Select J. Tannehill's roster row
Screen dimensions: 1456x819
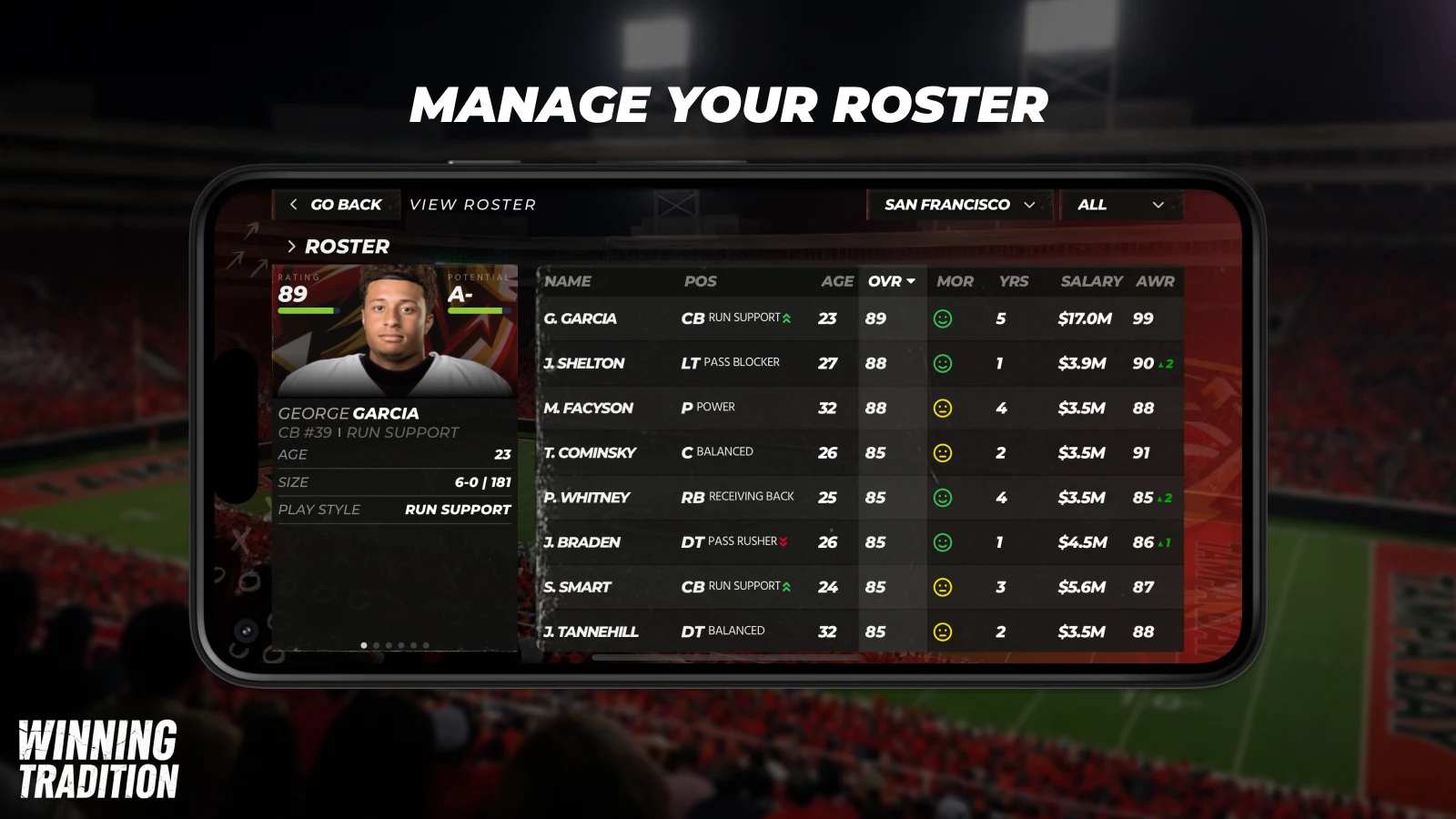coord(591,632)
